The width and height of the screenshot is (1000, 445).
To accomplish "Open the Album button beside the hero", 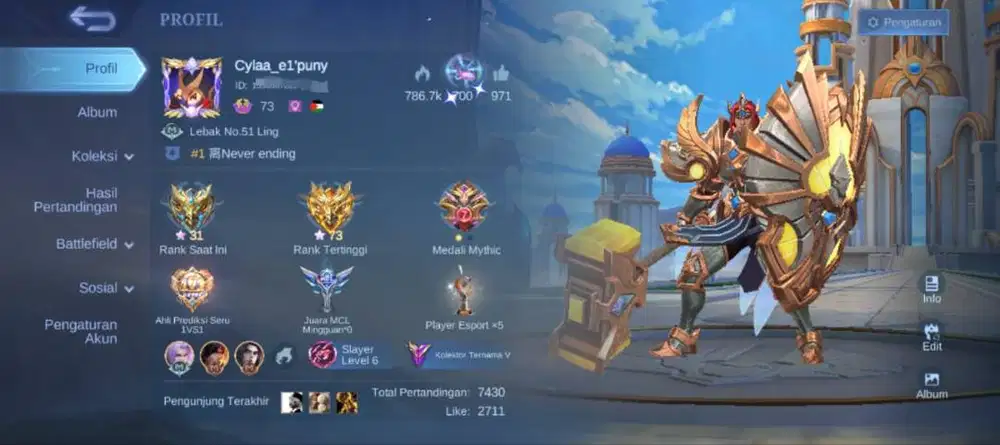I will [x=932, y=384].
